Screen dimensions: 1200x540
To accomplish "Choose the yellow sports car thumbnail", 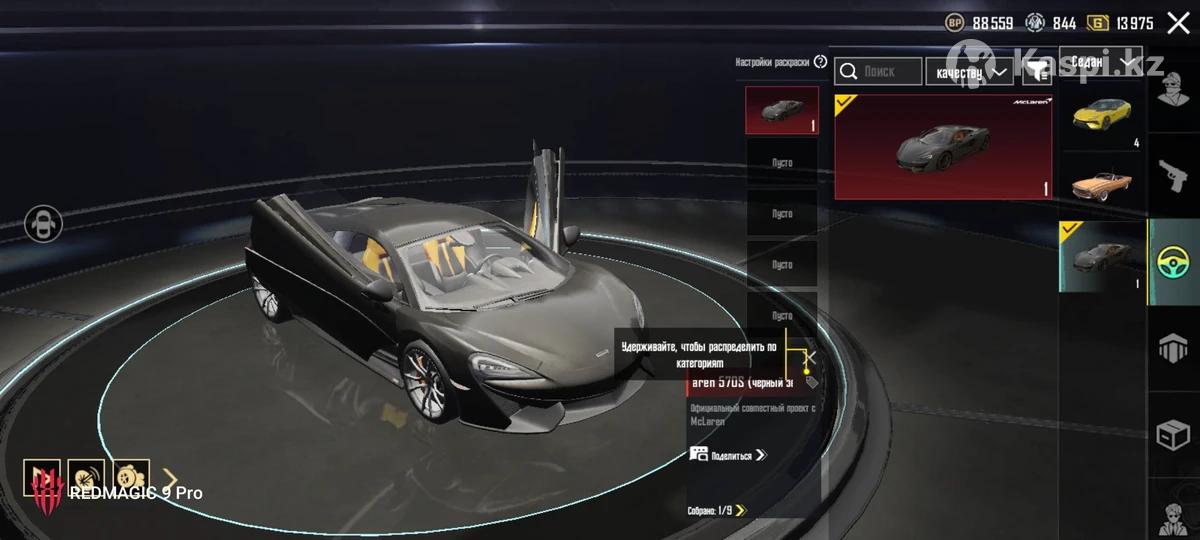I will (x=1102, y=116).
